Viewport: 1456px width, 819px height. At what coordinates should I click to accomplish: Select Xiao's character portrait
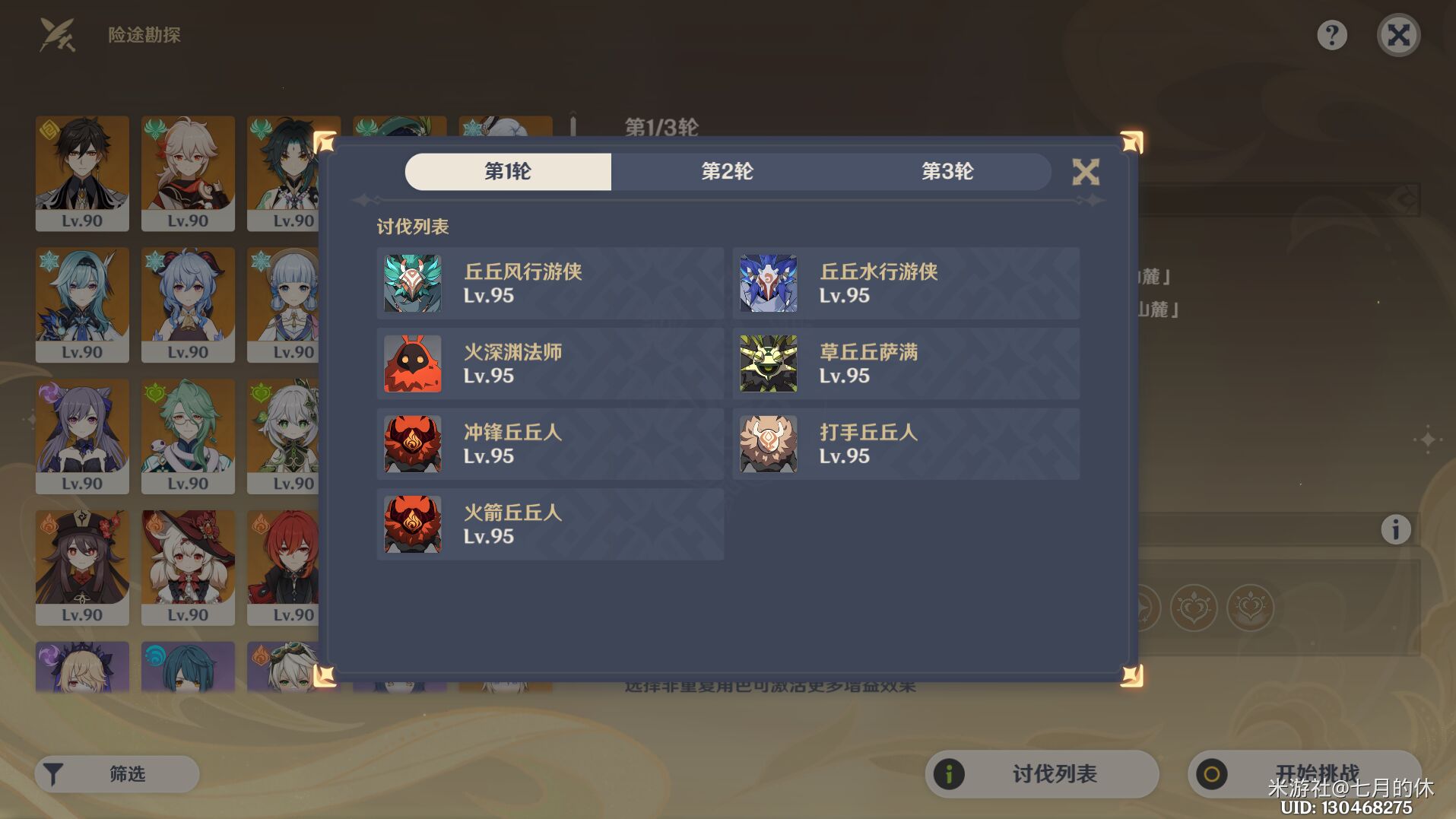[294, 173]
